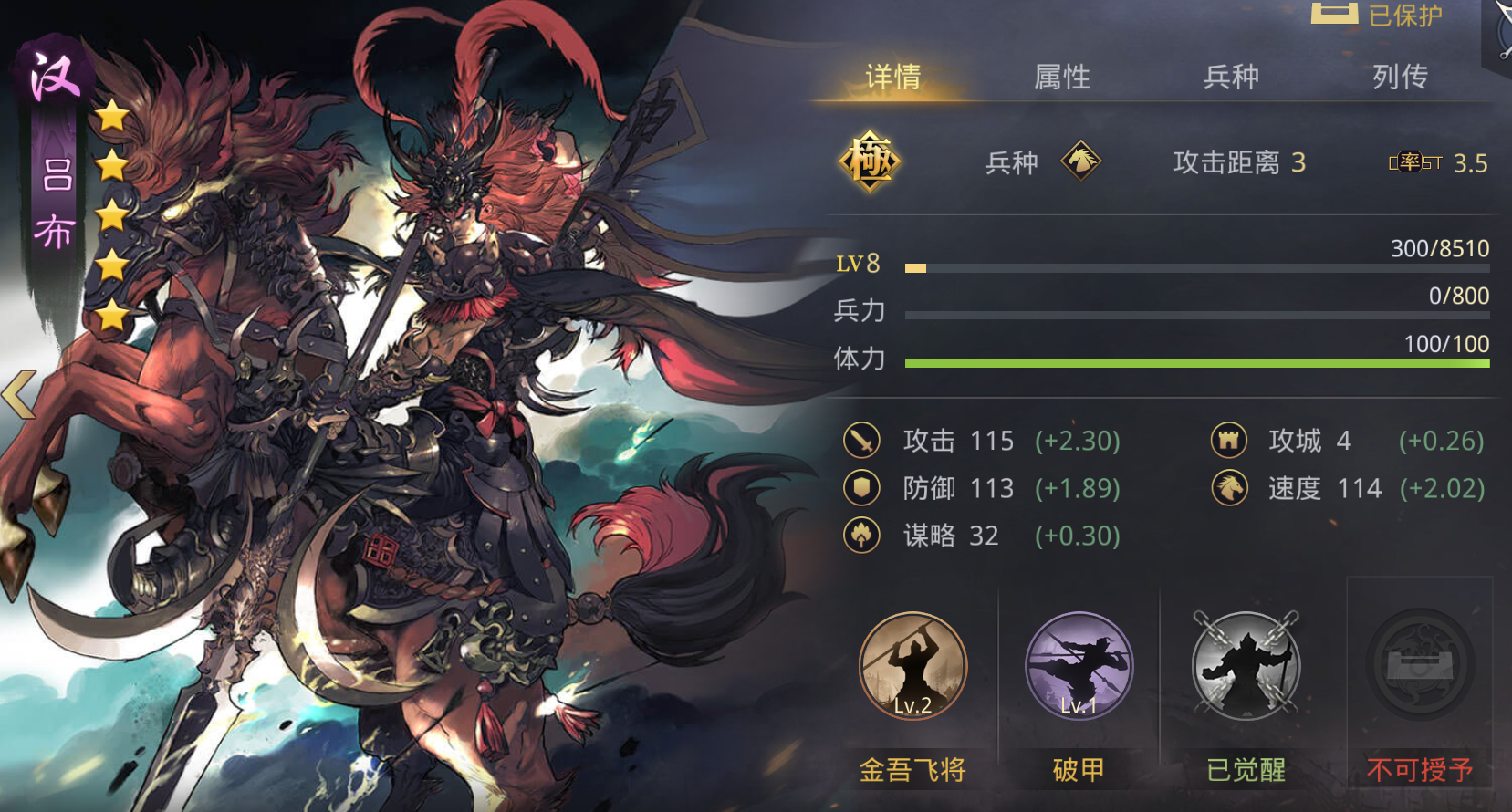Click the 速度 horse stat icon
The height and width of the screenshot is (812, 1512).
click(1229, 488)
